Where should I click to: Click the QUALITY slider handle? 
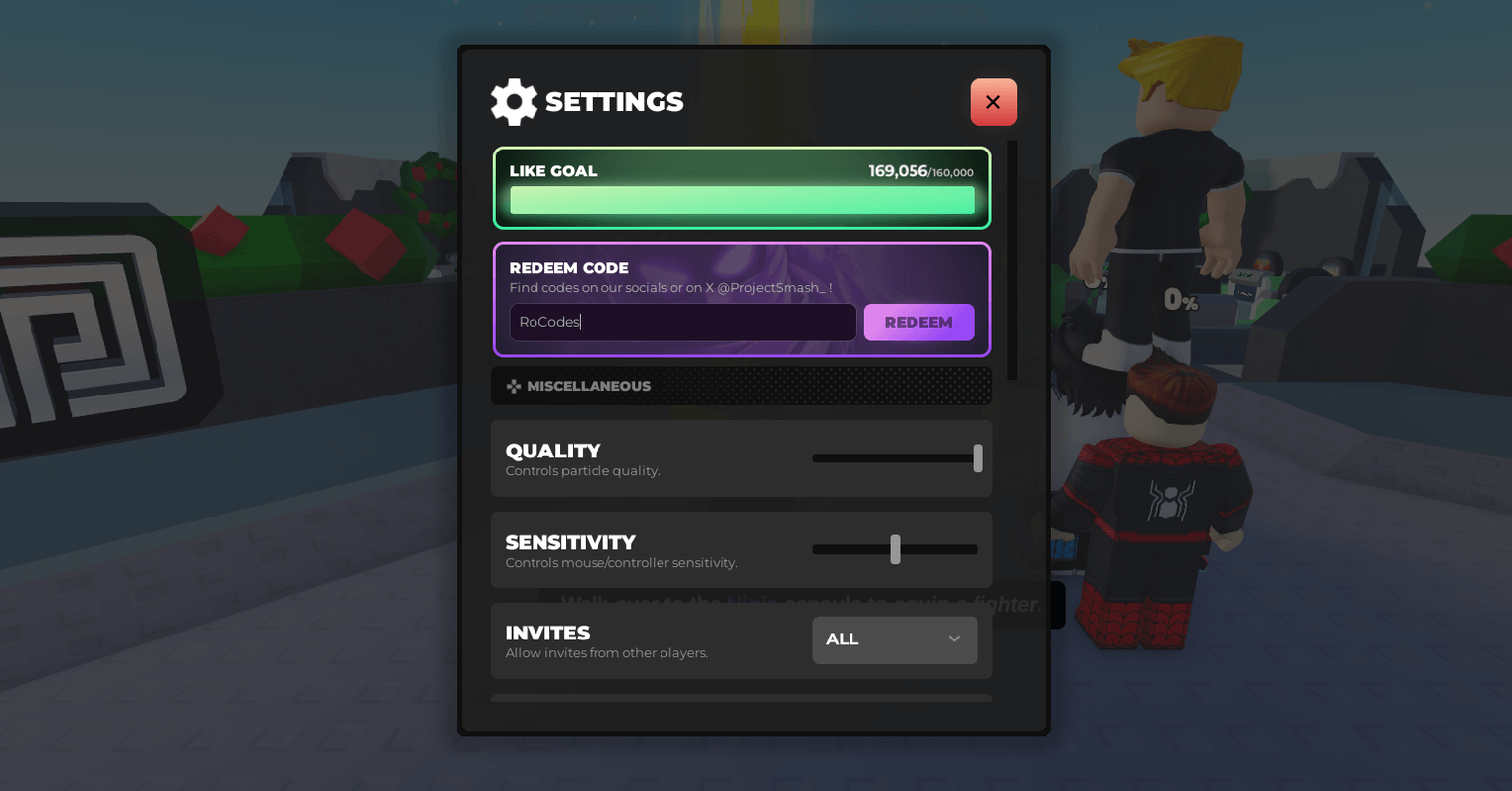[x=976, y=457]
